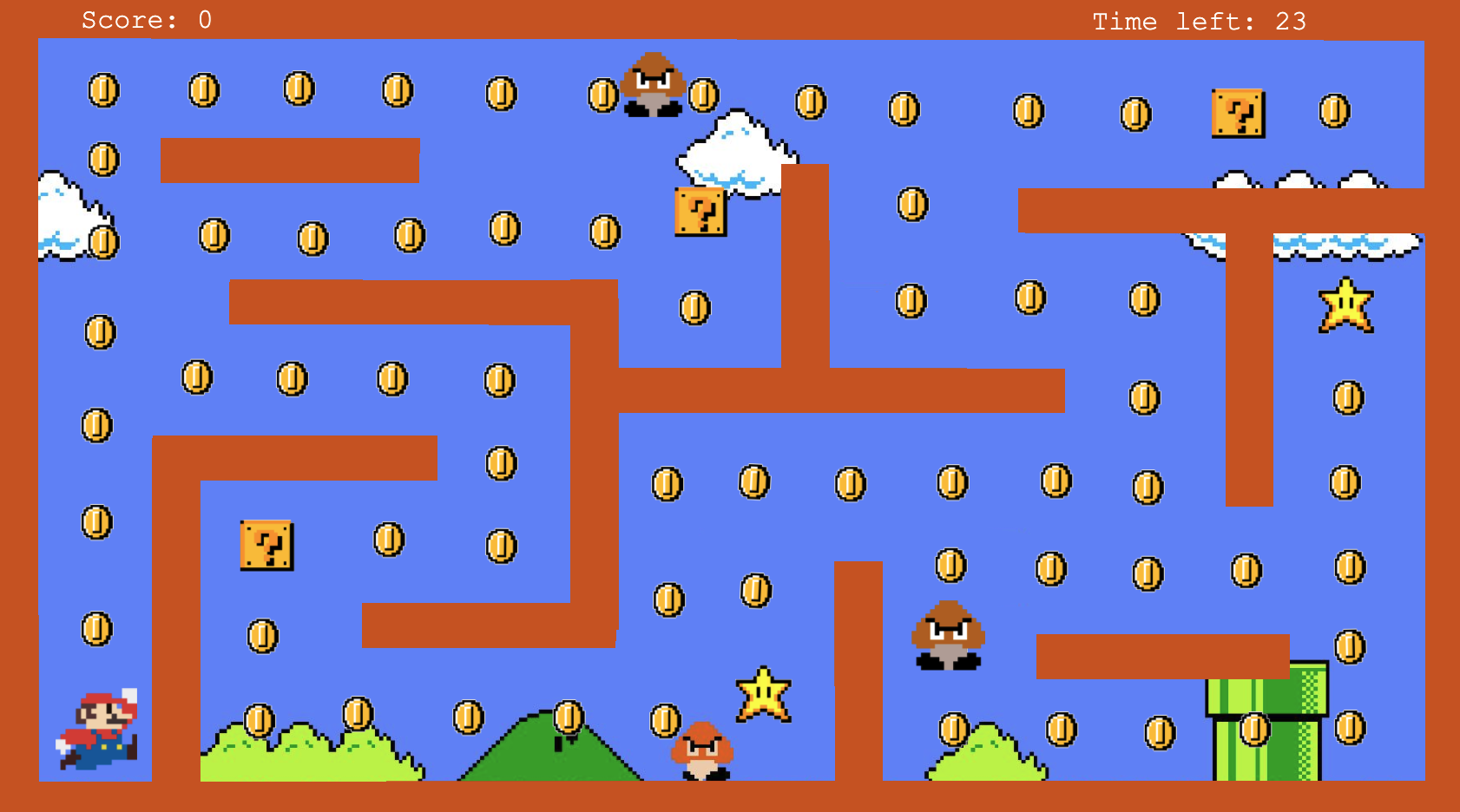The image size is (1460, 812).
Task: Click the question block in the top-right corner
Action: [1239, 114]
